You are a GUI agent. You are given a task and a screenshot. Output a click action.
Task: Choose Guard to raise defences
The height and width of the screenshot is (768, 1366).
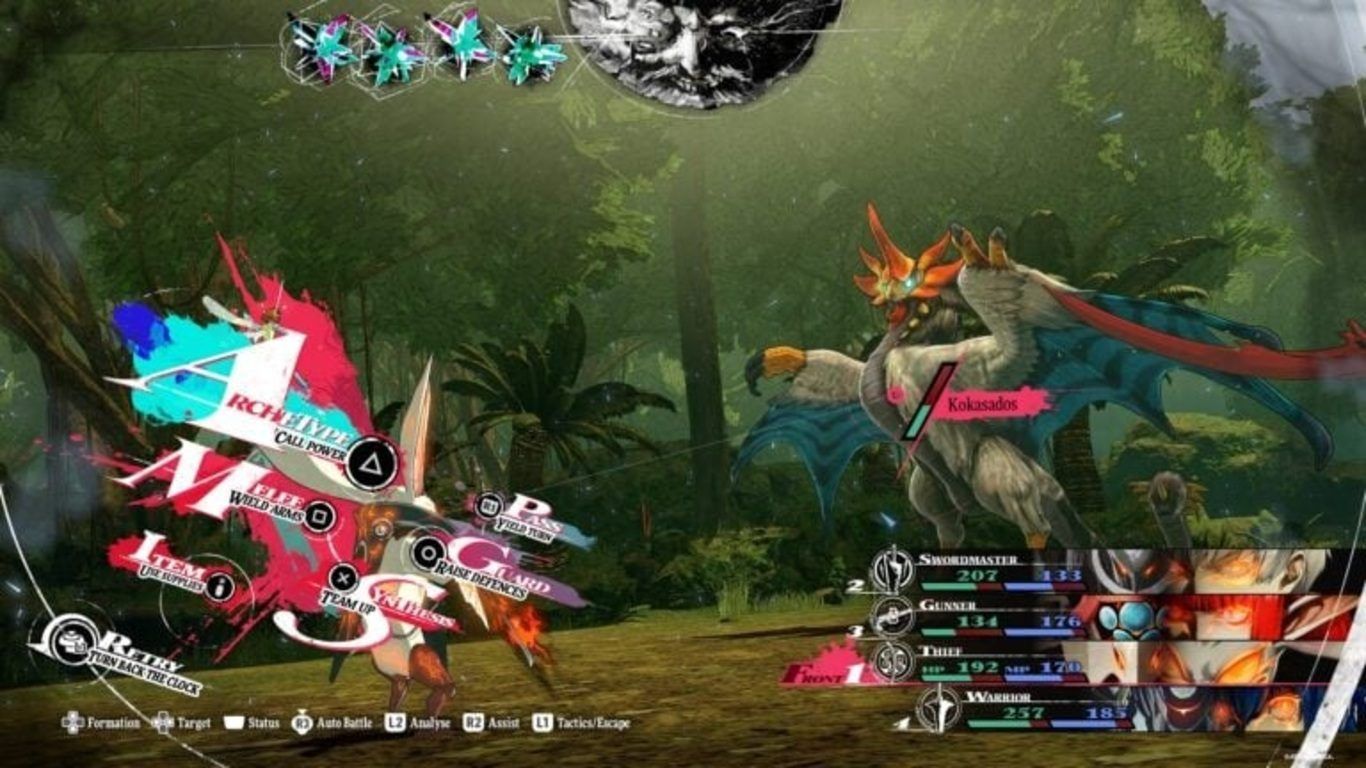[x=430, y=551]
